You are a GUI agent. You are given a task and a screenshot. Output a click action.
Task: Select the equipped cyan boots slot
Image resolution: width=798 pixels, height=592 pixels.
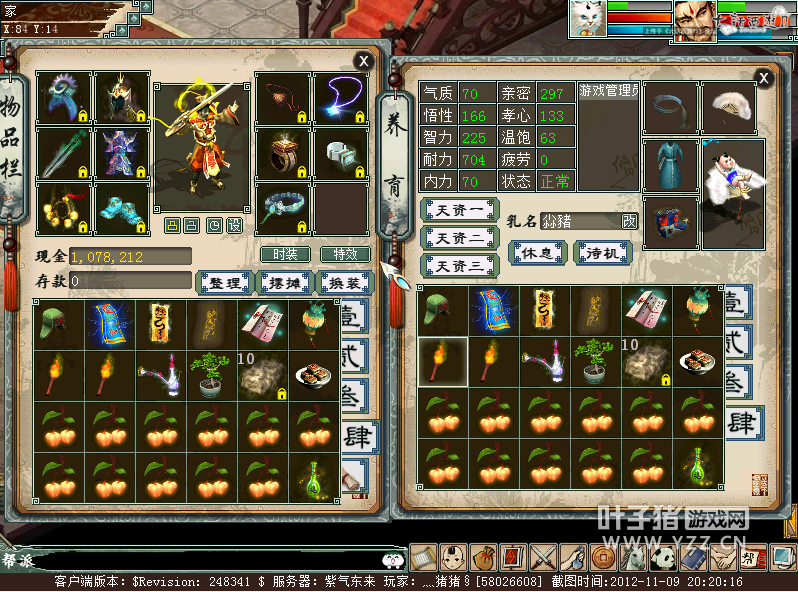[x=122, y=208]
